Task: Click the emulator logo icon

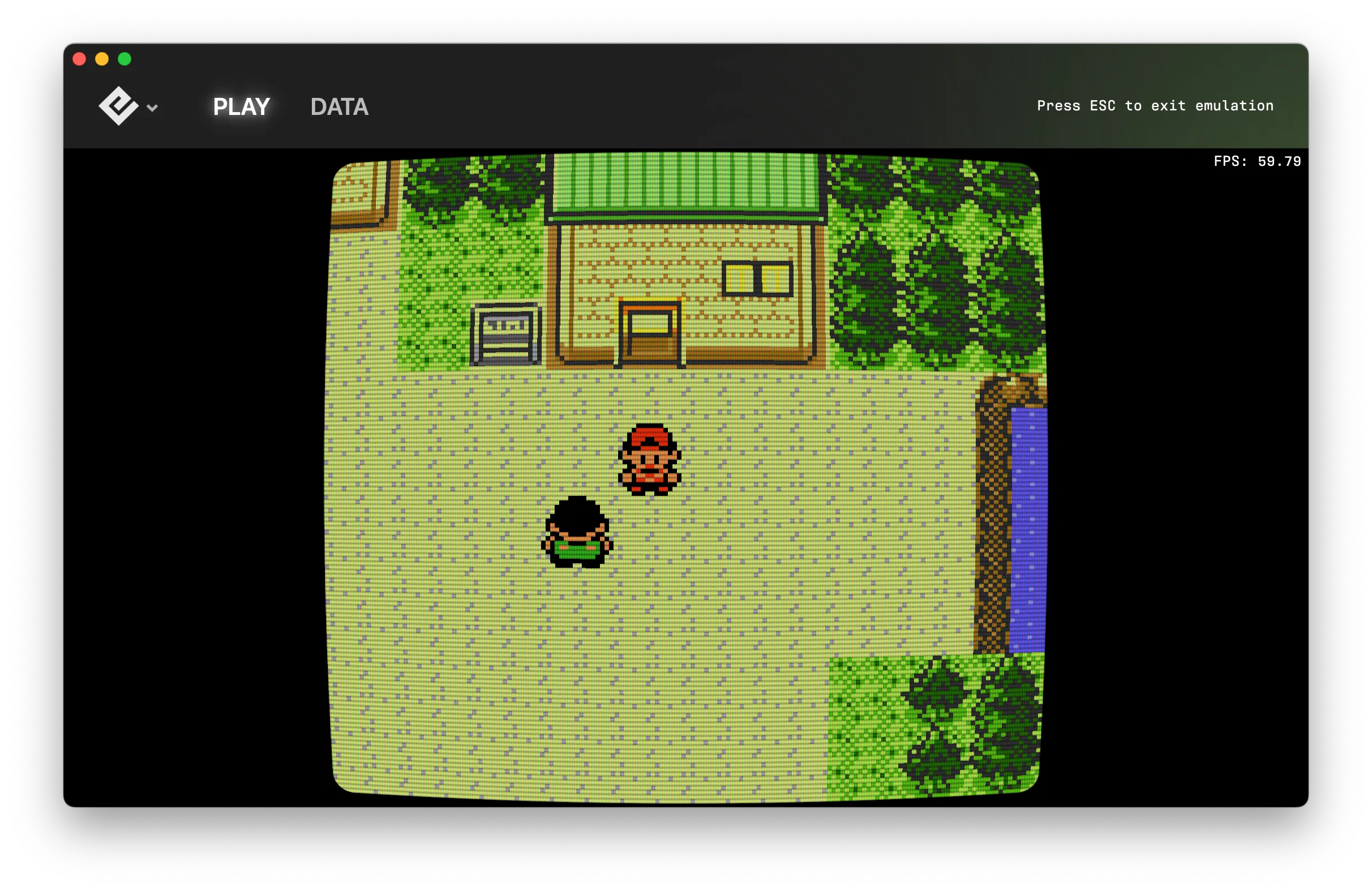Action: [118, 107]
